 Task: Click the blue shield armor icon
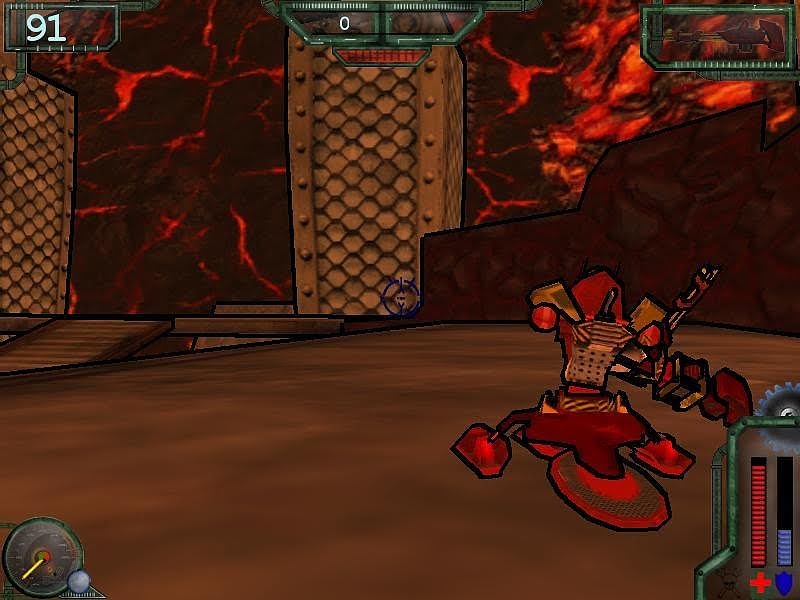tap(784, 582)
